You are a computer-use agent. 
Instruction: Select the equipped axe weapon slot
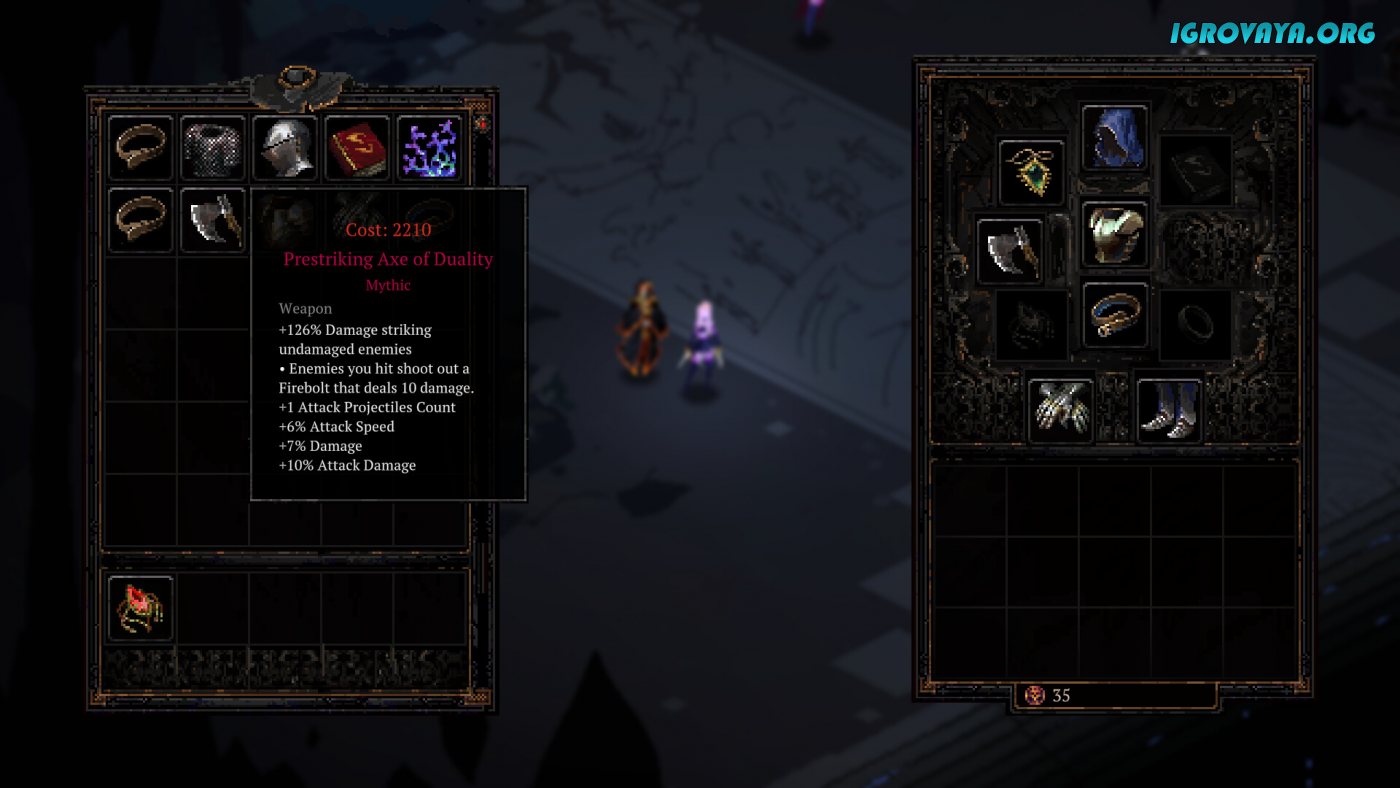pos(1010,250)
